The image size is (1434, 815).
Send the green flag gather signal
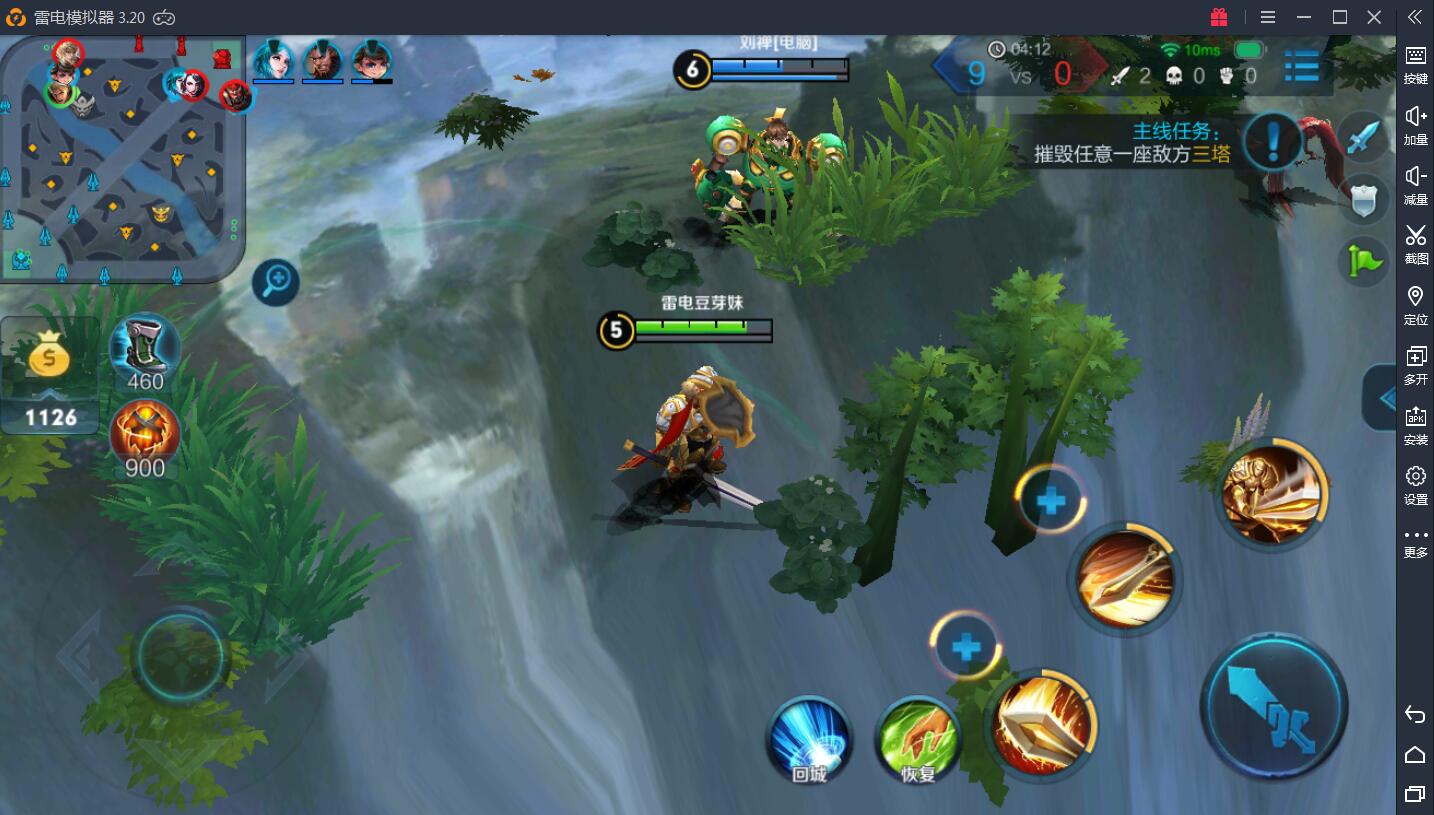tap(1363, 262)
